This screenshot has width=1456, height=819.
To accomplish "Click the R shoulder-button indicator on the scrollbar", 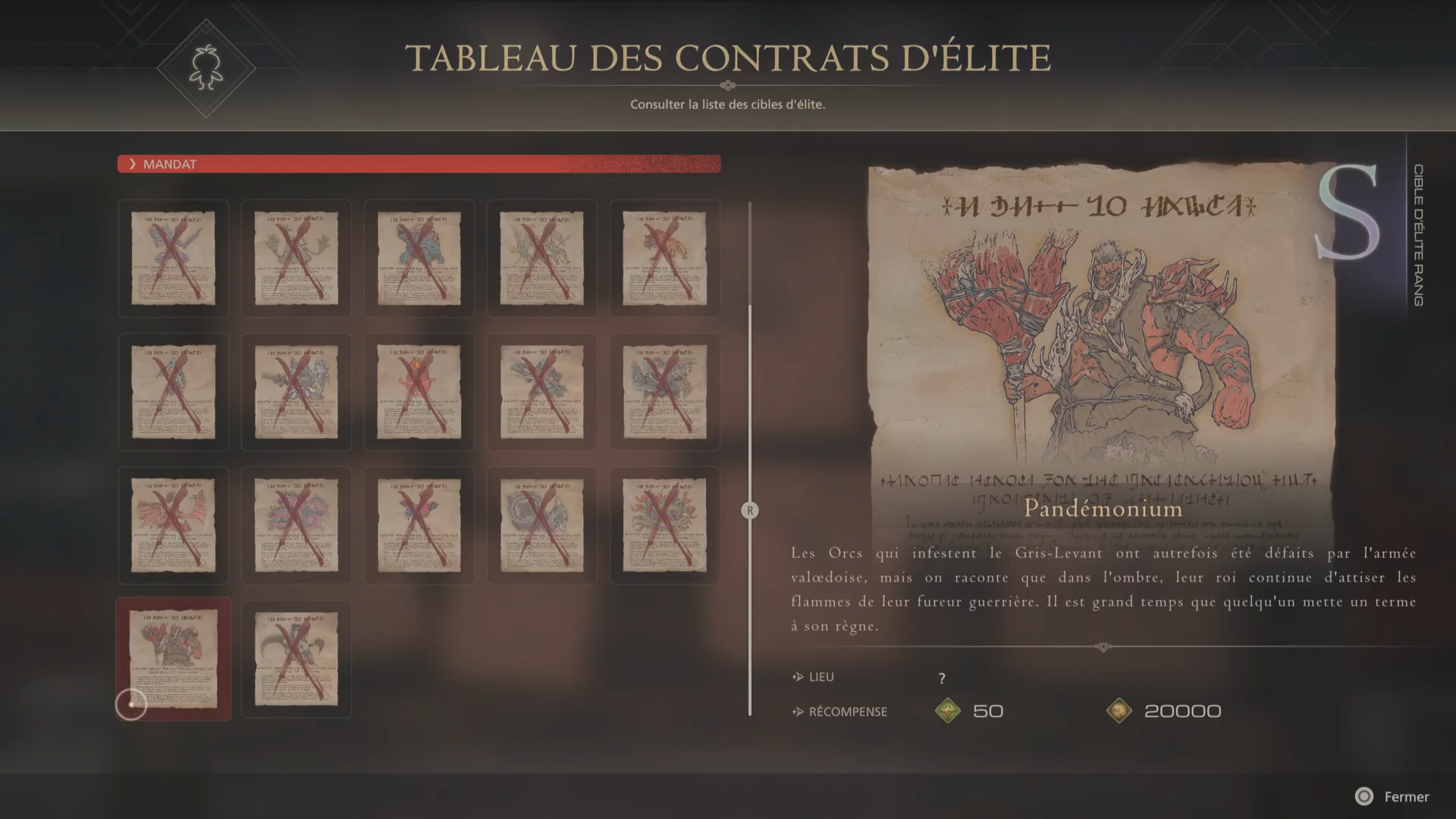I will 750,511.
